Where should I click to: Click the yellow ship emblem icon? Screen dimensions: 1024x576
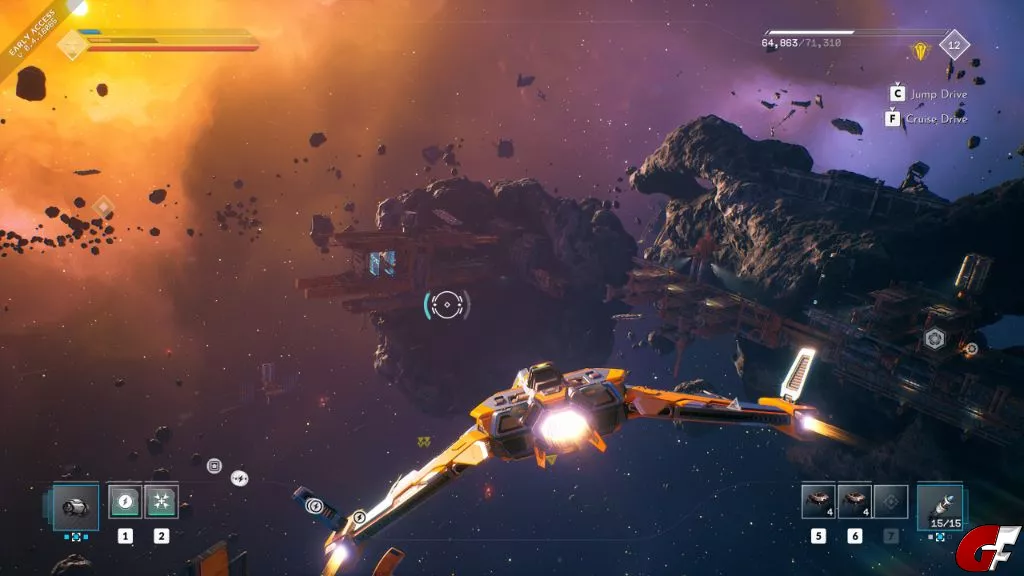click(x=919, y=49)
